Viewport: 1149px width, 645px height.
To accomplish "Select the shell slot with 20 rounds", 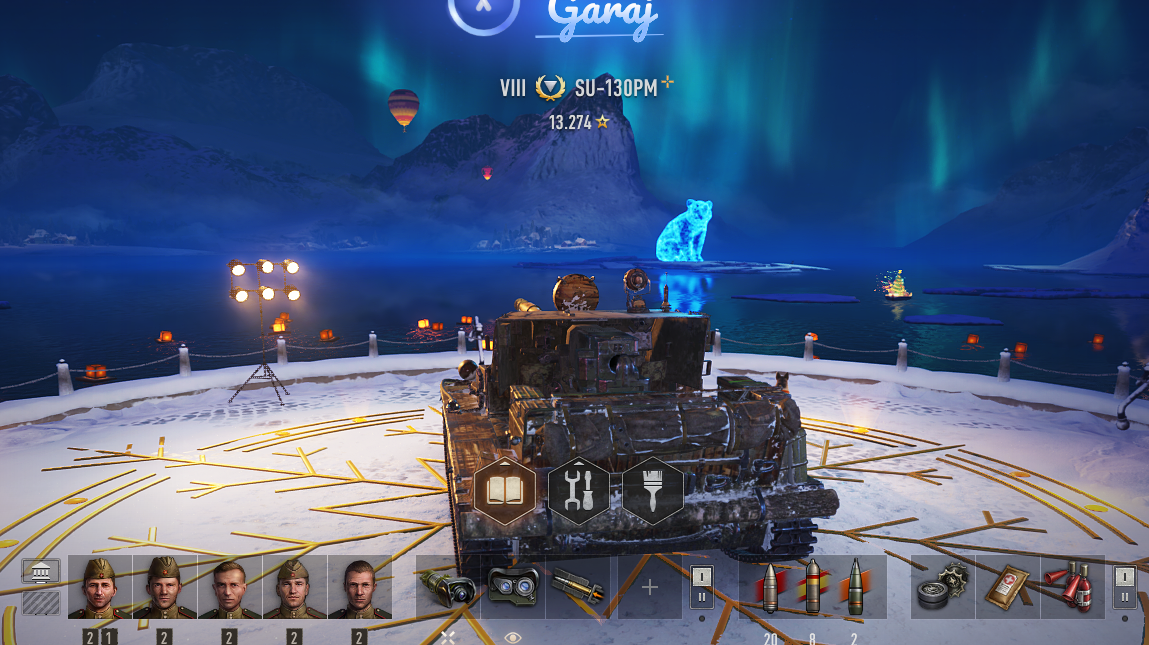I will [769, 587].
